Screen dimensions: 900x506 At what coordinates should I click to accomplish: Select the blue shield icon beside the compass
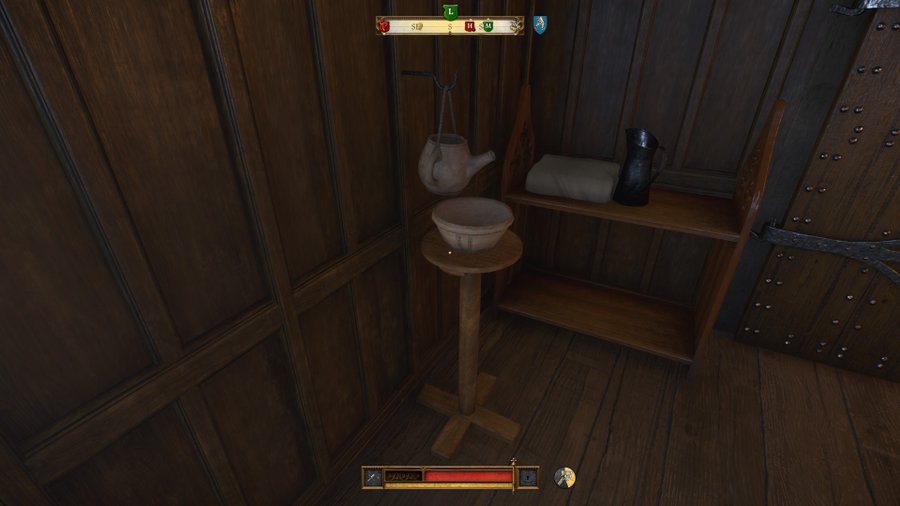click(x=540, y=24)
